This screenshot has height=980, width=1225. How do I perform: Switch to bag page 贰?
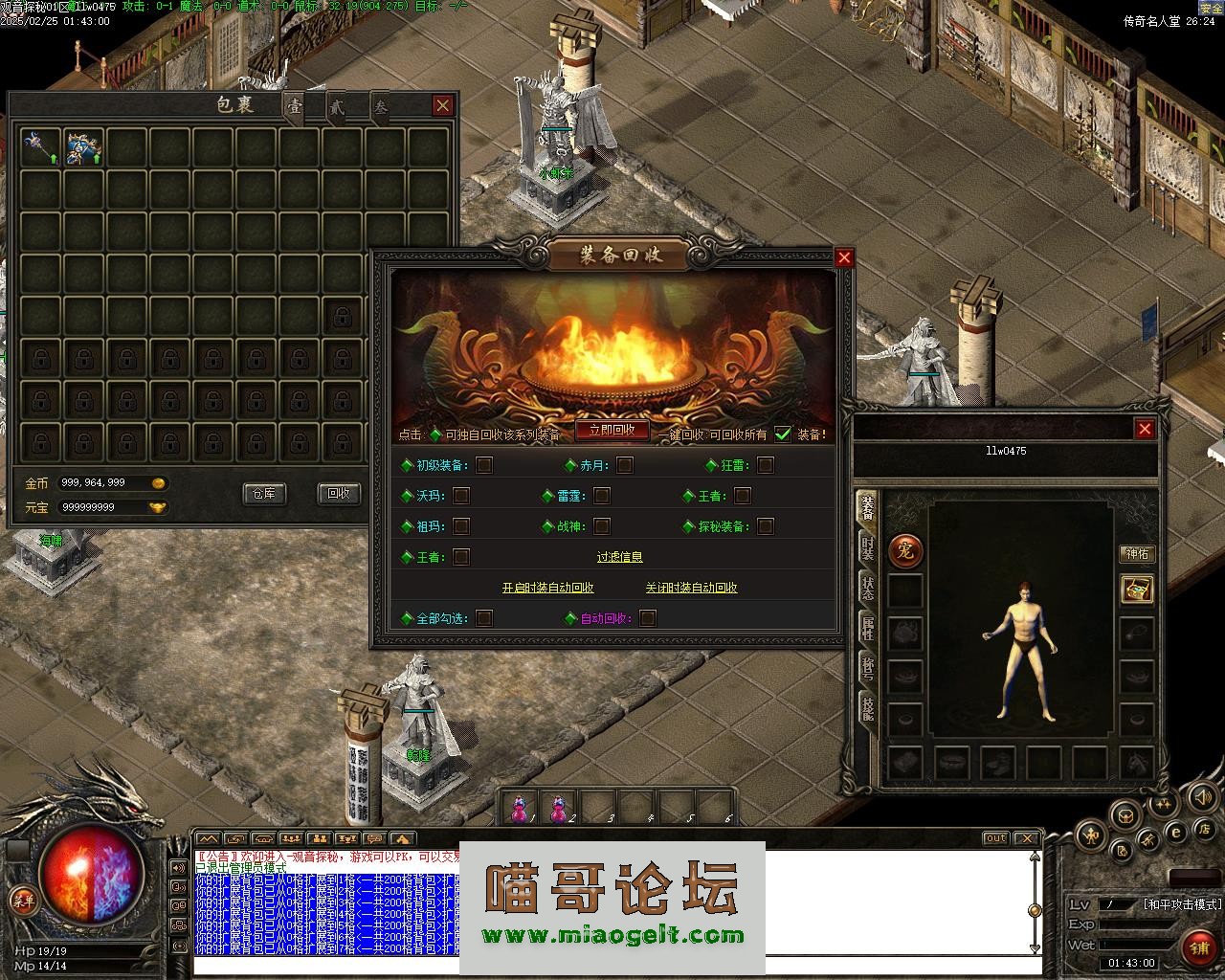point(337,108)
